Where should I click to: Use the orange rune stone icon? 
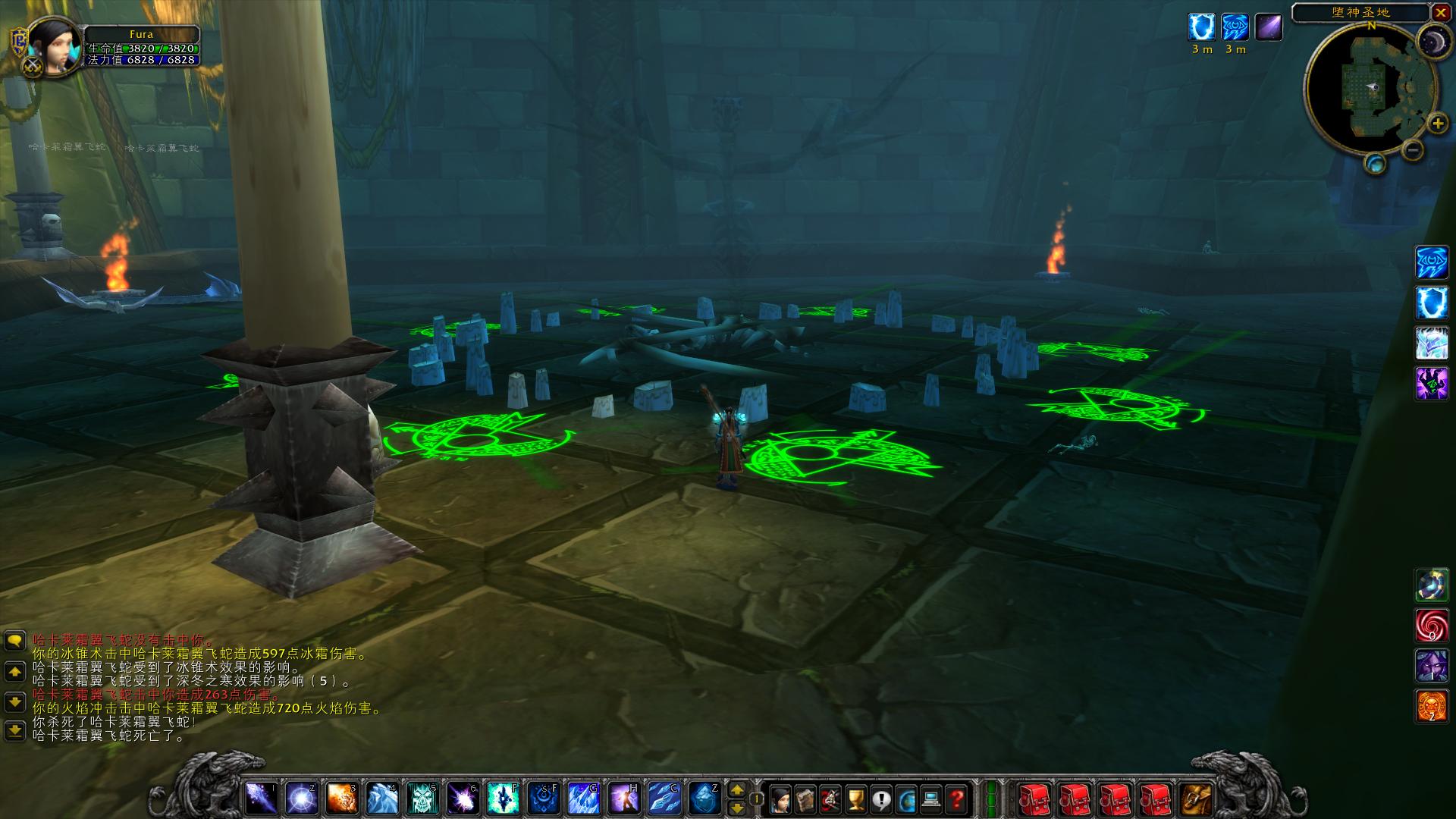[1431, 706]
